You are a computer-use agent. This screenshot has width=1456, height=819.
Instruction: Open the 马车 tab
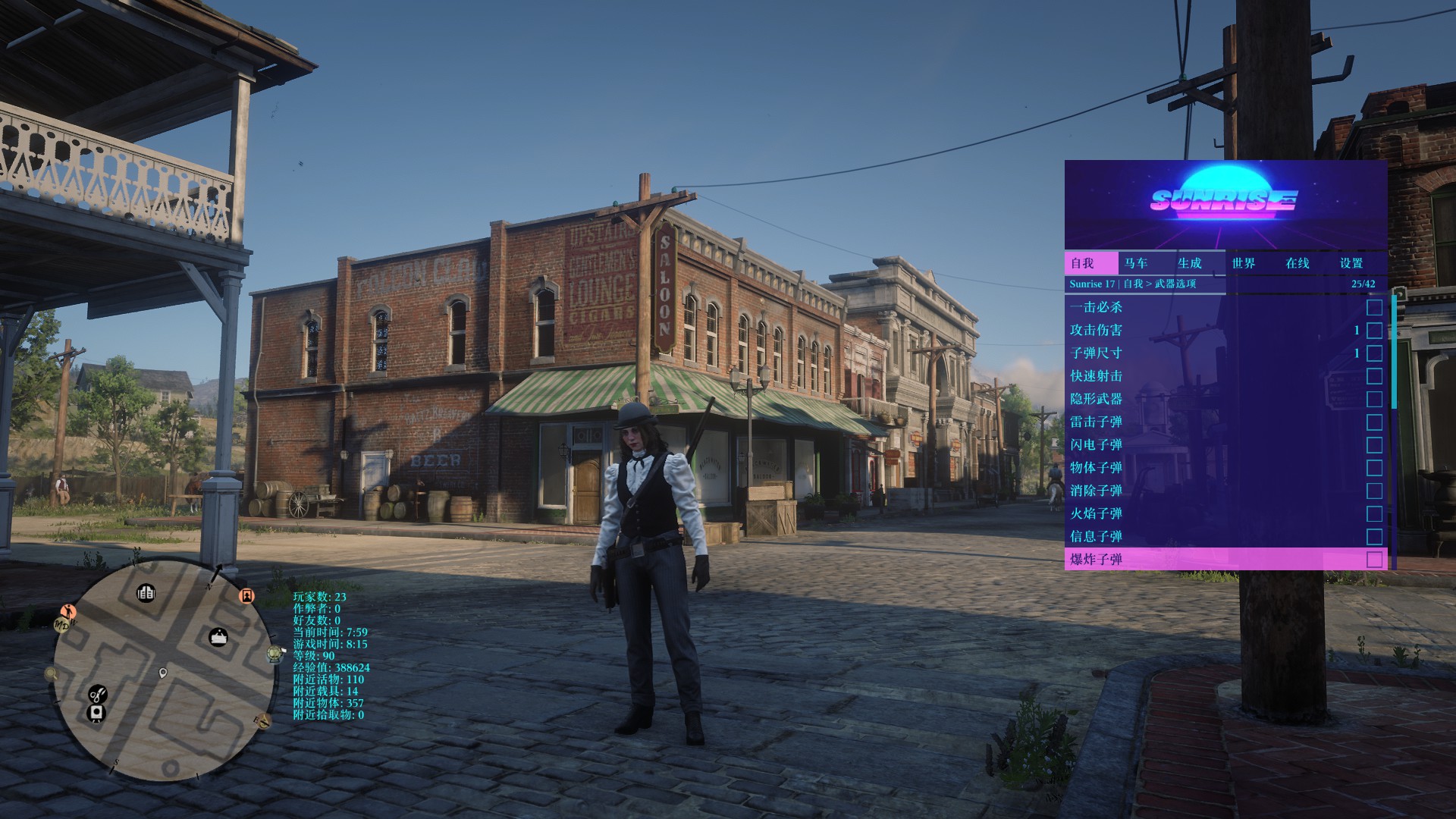point(1135,263)
